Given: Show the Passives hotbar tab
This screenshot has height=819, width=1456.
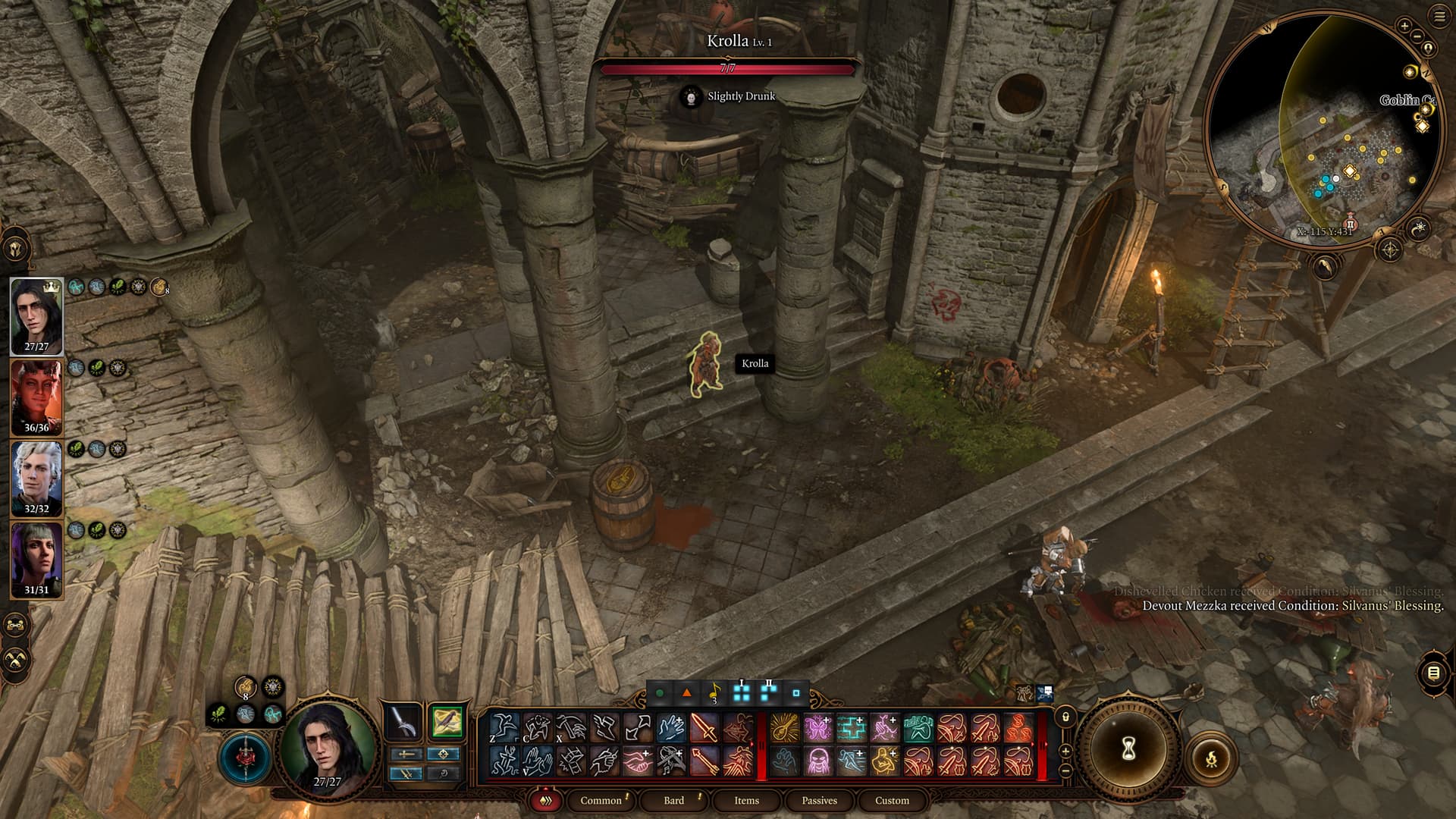Looking at the screenshot, I should click(x=819, y=800).
